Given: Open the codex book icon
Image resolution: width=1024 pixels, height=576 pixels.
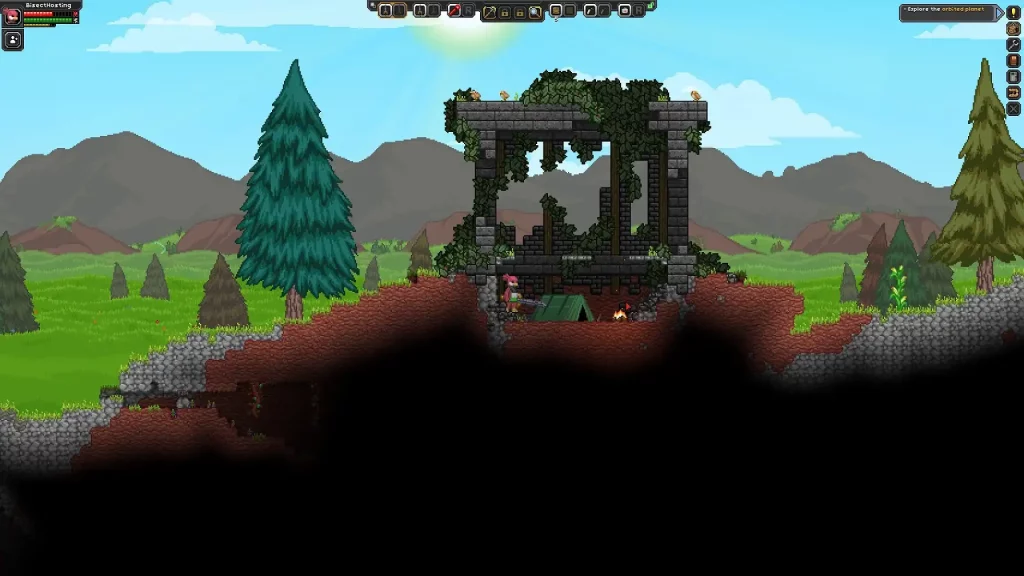Looking at the screenshot, I should [1013, 60].
